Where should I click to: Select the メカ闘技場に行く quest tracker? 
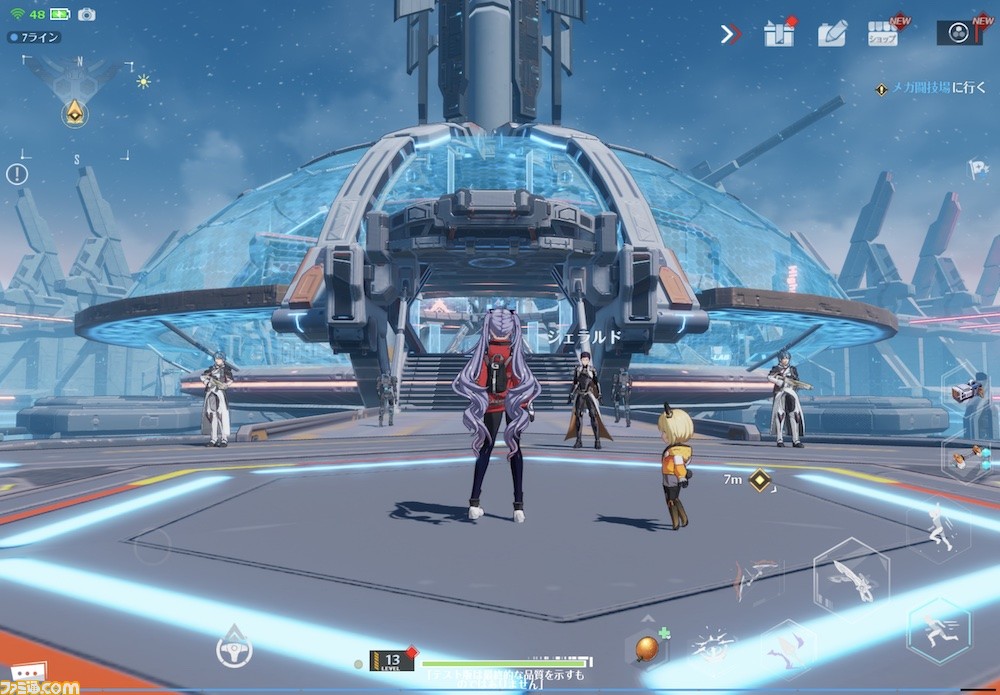coord(931,88)
